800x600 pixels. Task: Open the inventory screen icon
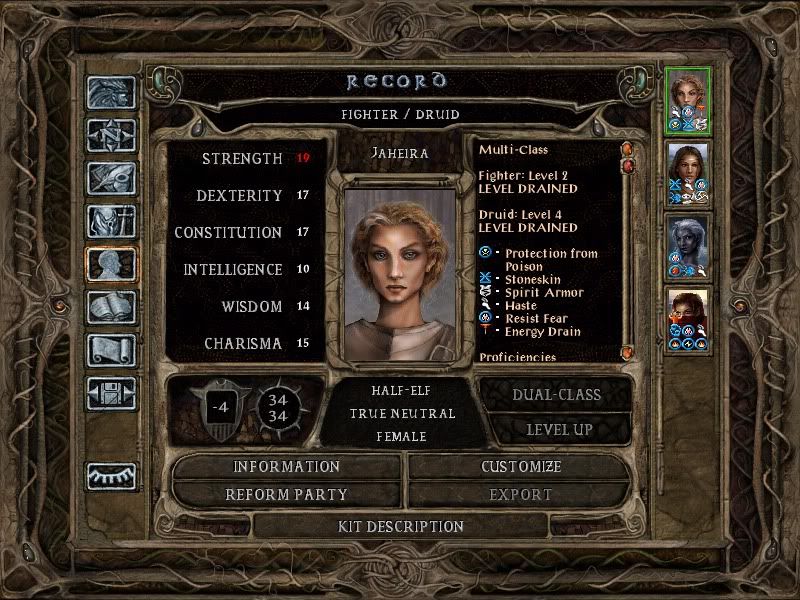pyautogui.click(x=111, y=221)
